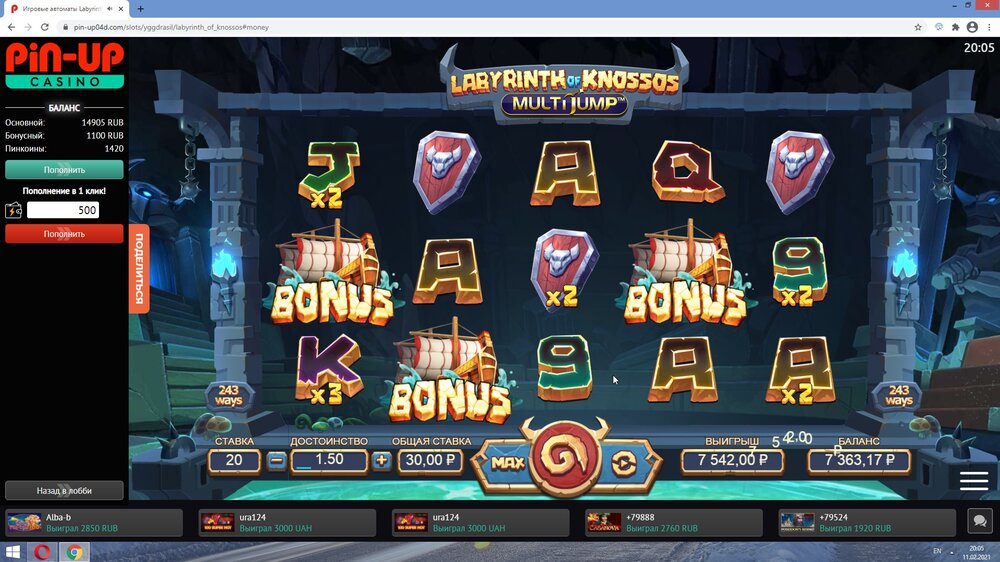The image size is (1000, 562).
Task: Set the maximum bet with MAX
Action: point(508,462)
